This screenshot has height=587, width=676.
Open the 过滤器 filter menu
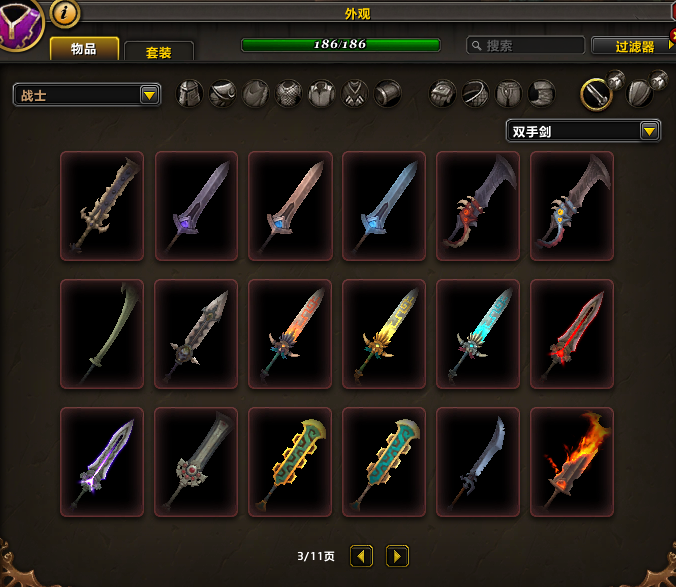[x=630, y=46]
